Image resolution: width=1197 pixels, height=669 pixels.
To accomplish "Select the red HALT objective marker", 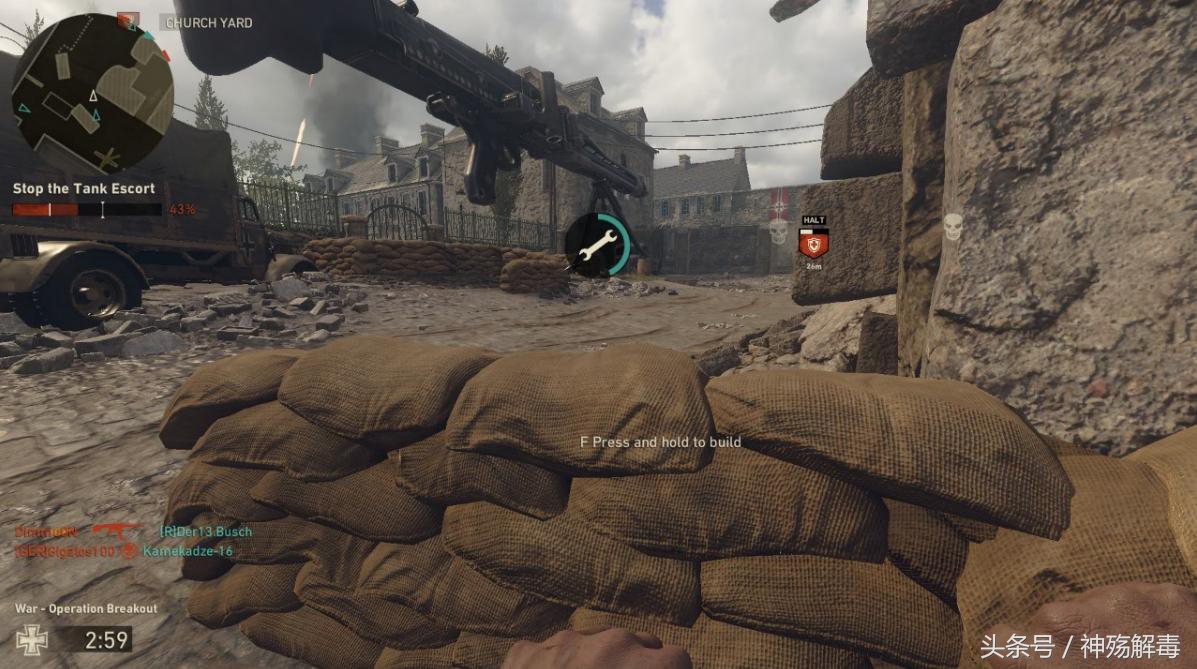I will click(813, 242).
